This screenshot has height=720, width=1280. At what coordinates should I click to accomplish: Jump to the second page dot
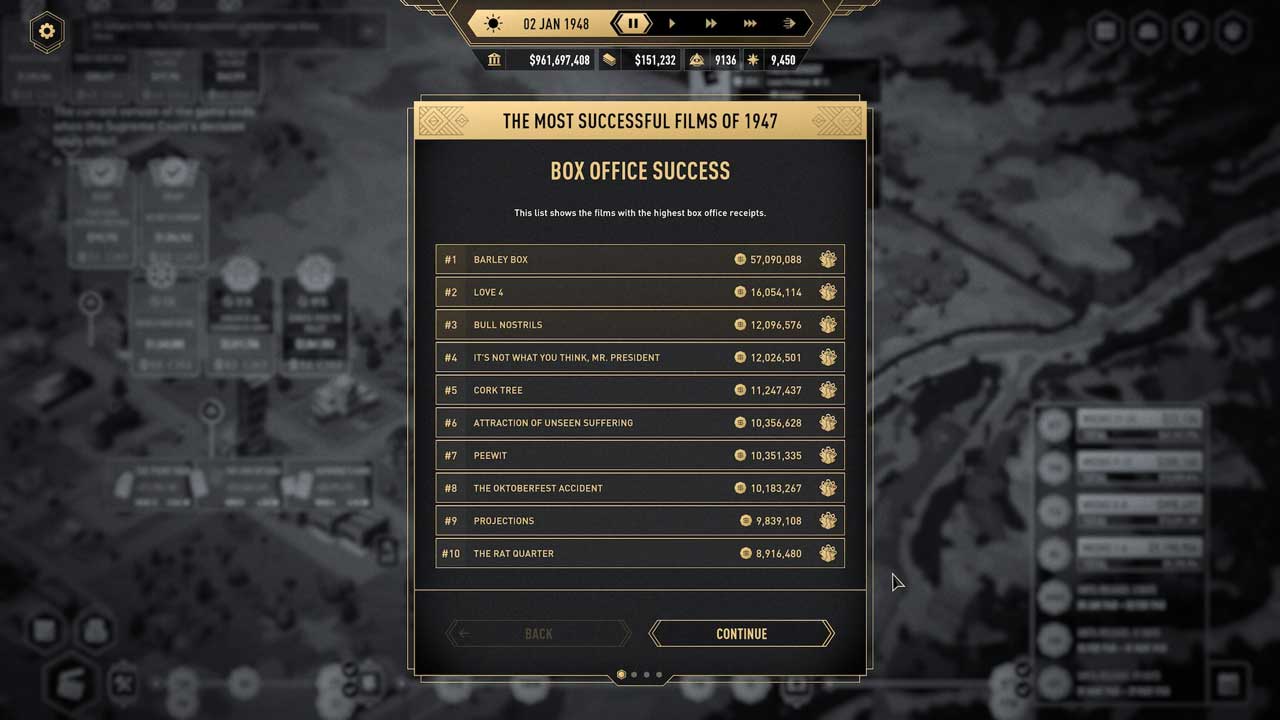(634, 675)
